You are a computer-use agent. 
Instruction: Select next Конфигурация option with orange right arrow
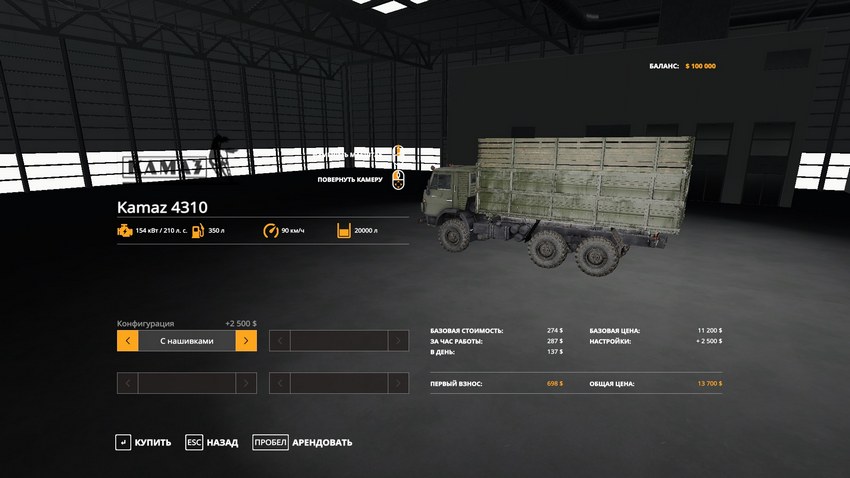pos(246,341)
